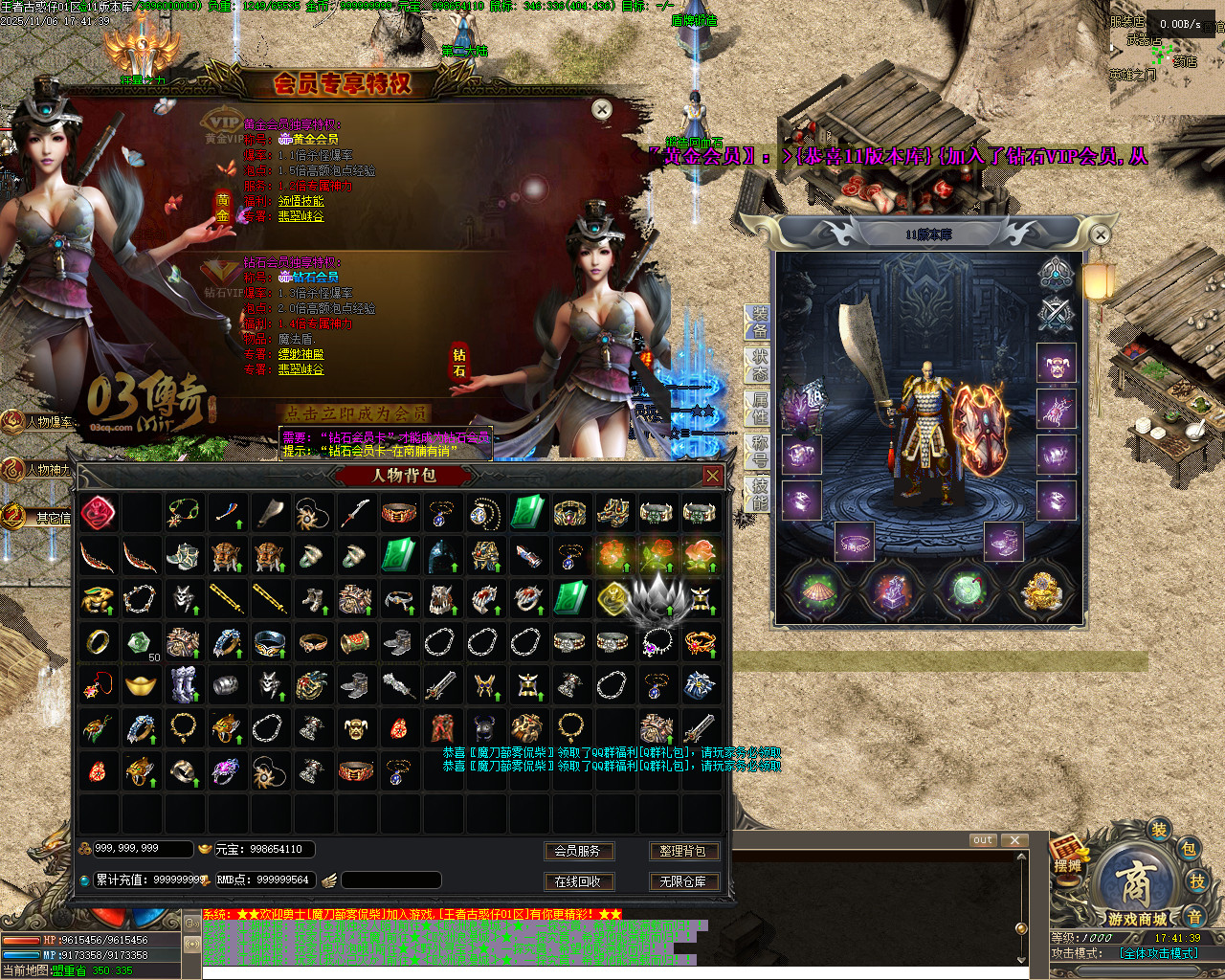Open the 人物爆率 drop rate side button
The height and width of the screenshot is (980, 1225).
click(x=38, y=422)
